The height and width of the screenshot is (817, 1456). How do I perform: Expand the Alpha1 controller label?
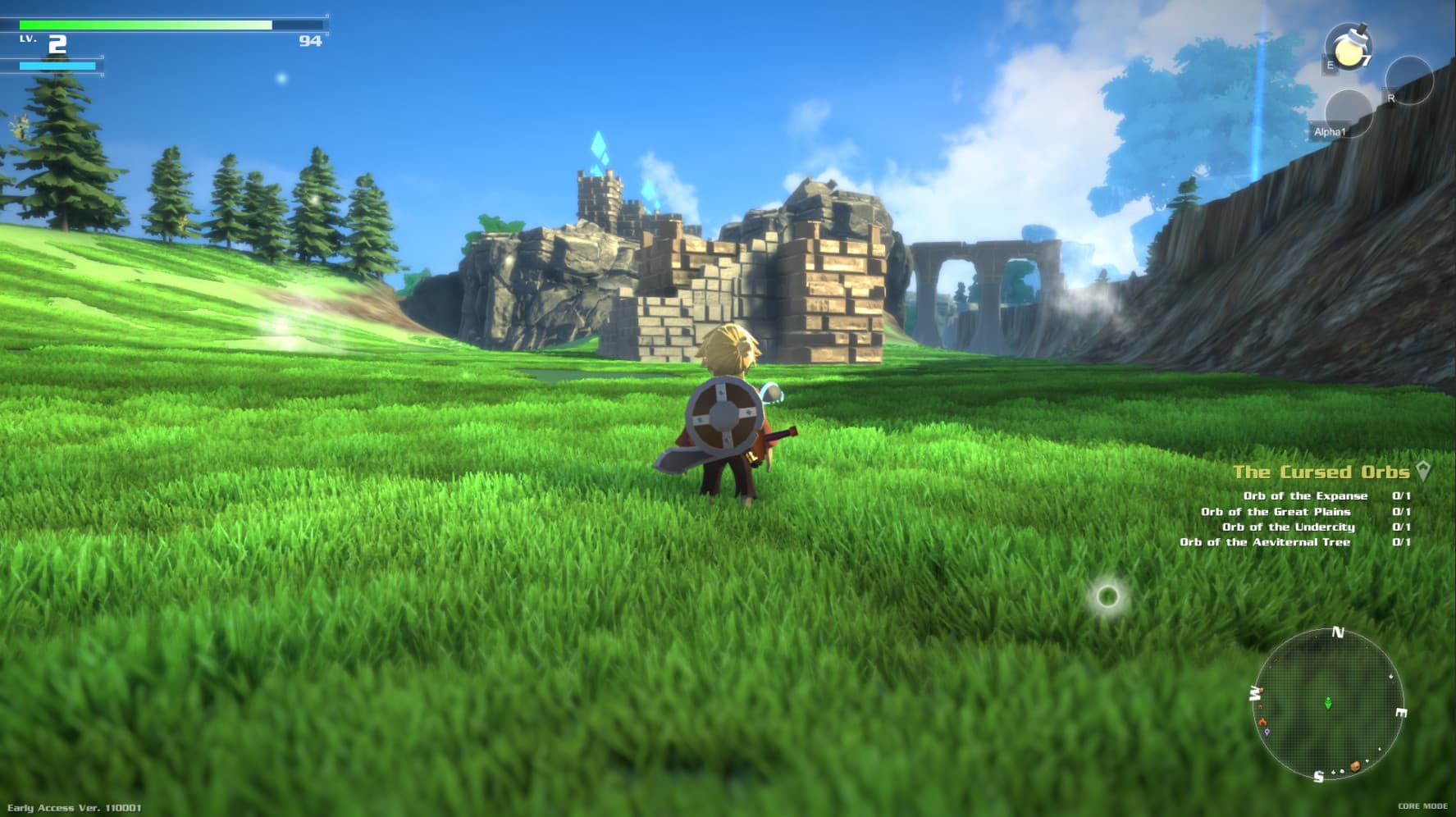(1330, 131)
